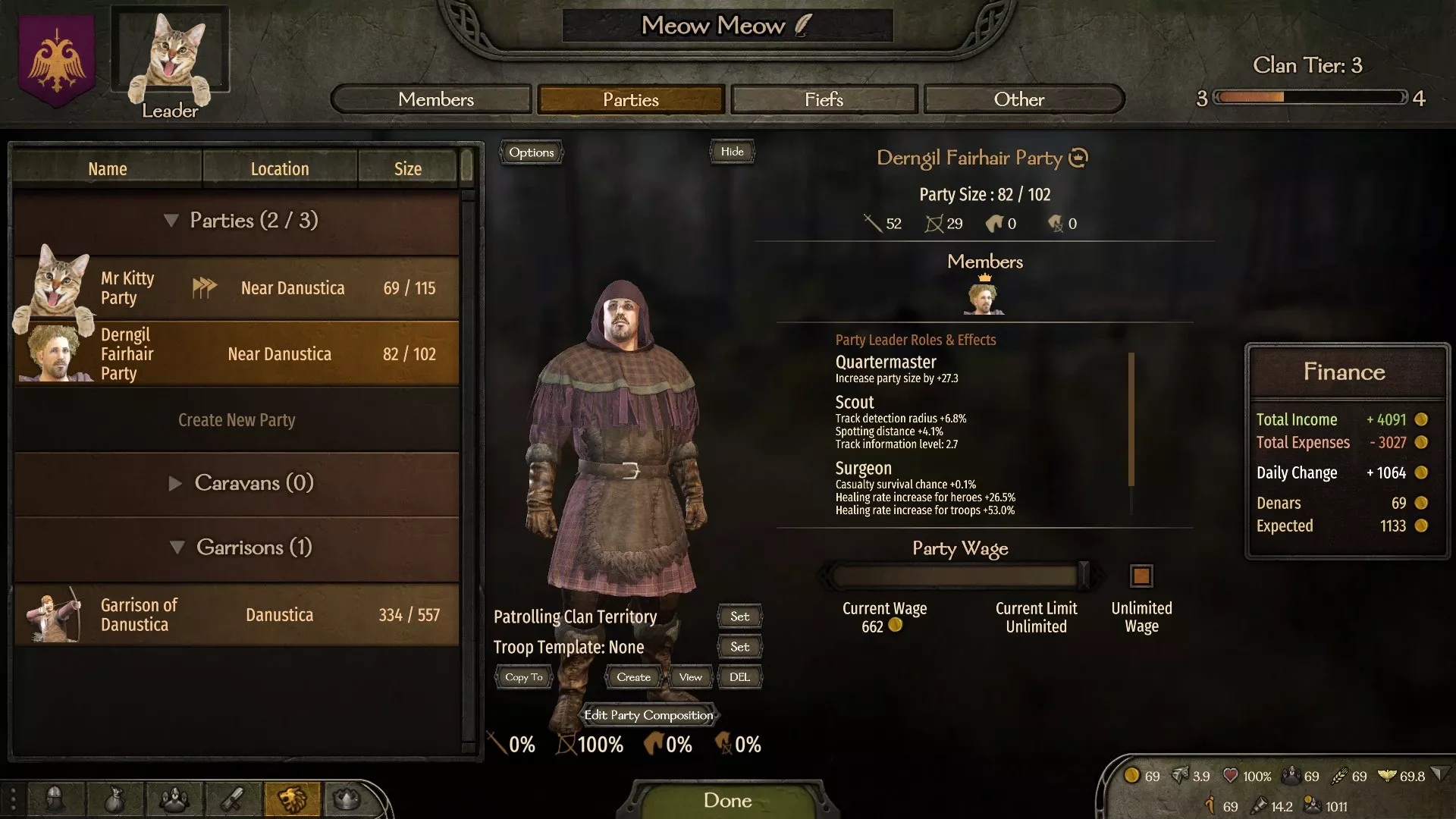
Task: Click the Copy To button
Action: pyautogui.click(x=524, y=677)
